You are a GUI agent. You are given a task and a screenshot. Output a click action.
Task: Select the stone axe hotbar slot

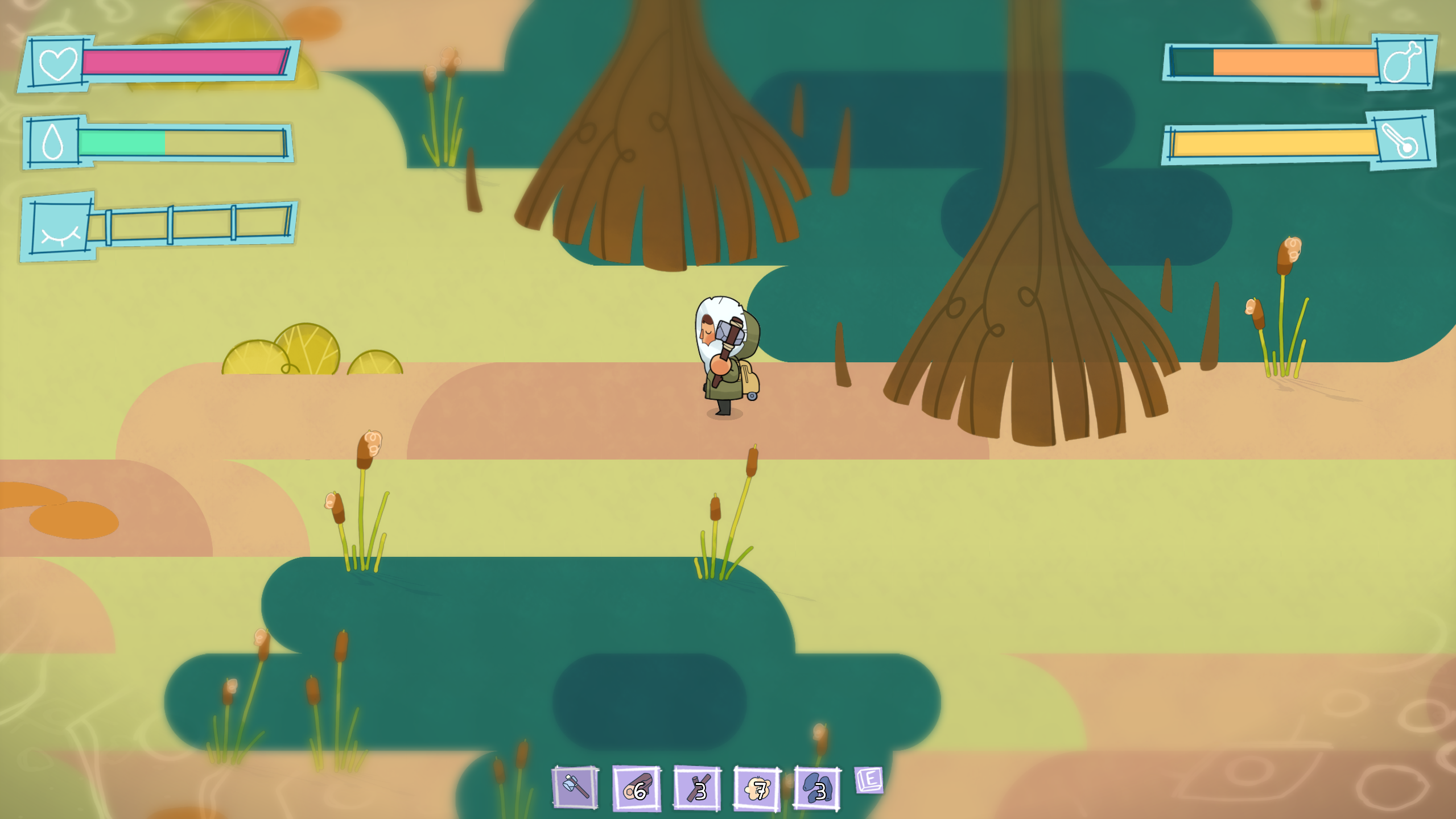coord(575,788)
